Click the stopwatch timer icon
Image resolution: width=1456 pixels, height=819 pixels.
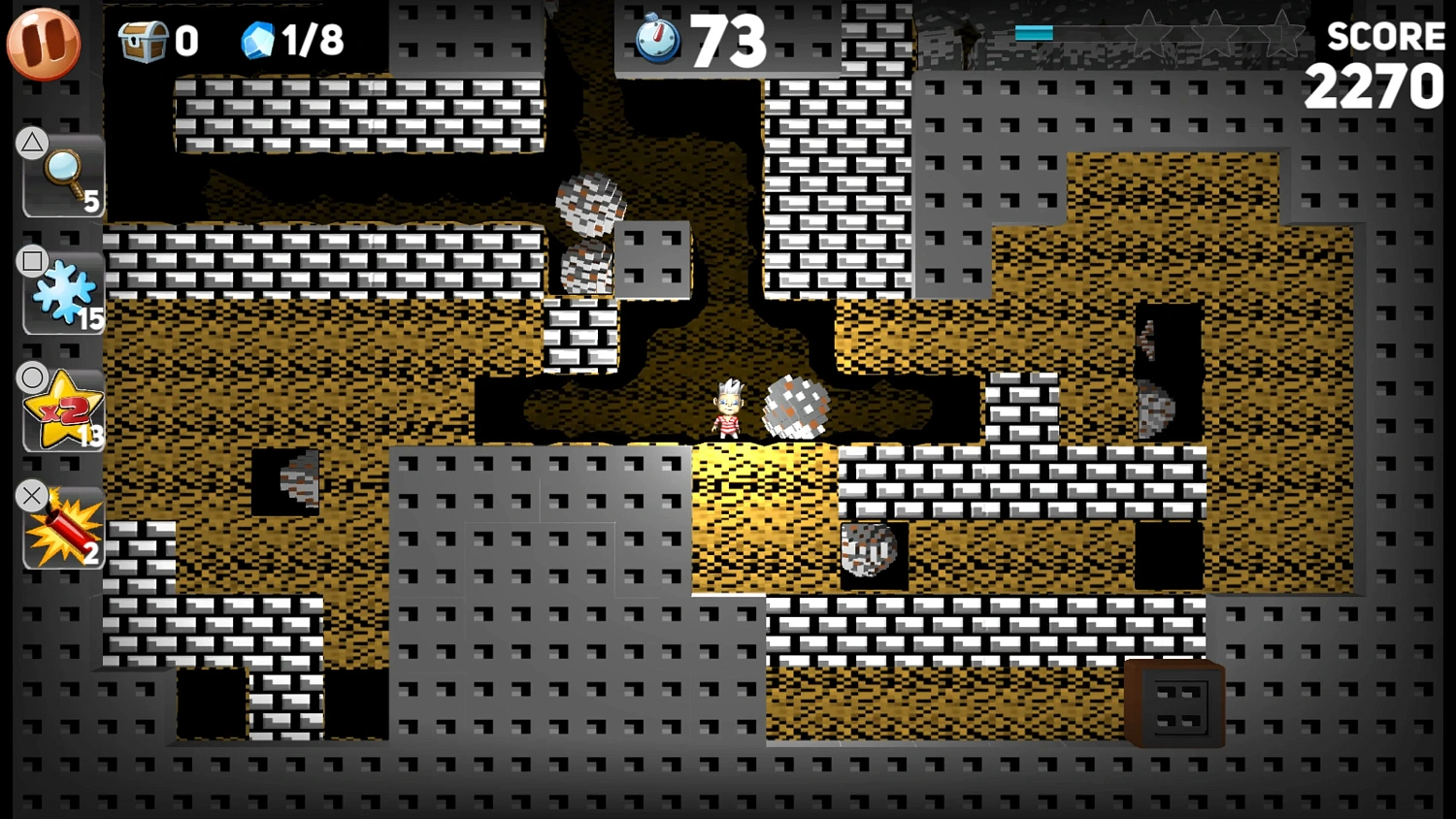pyautogui.click(x=658, y=40)
